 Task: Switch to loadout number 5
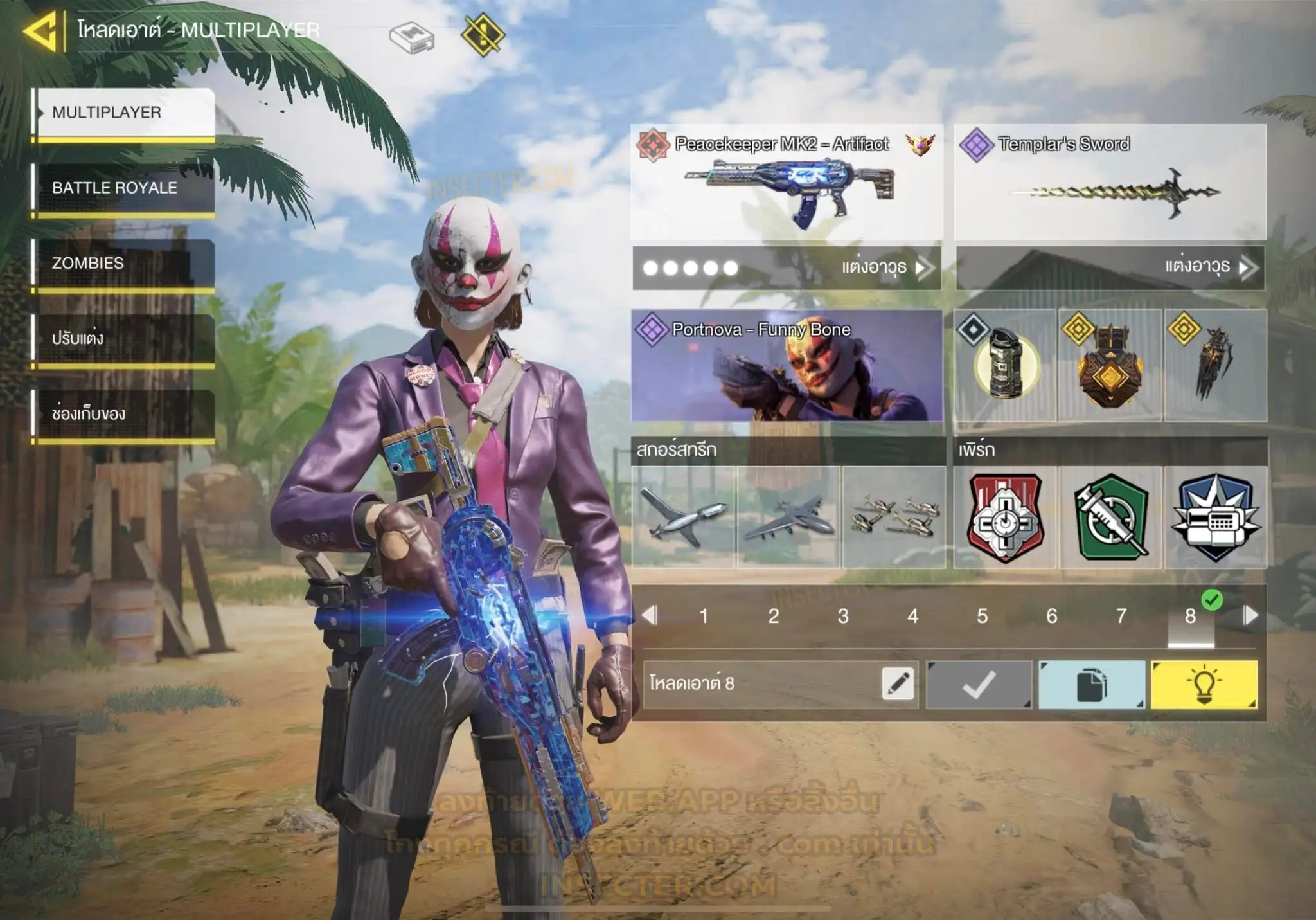(982, 616)
